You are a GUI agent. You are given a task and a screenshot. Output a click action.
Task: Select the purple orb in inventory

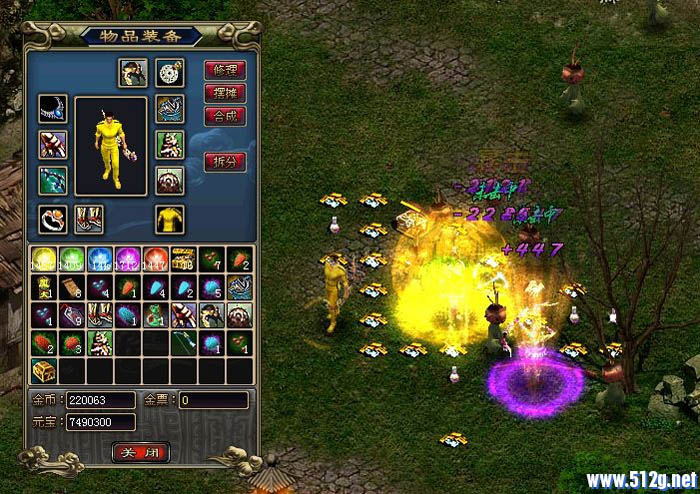[x=127, y=260]
